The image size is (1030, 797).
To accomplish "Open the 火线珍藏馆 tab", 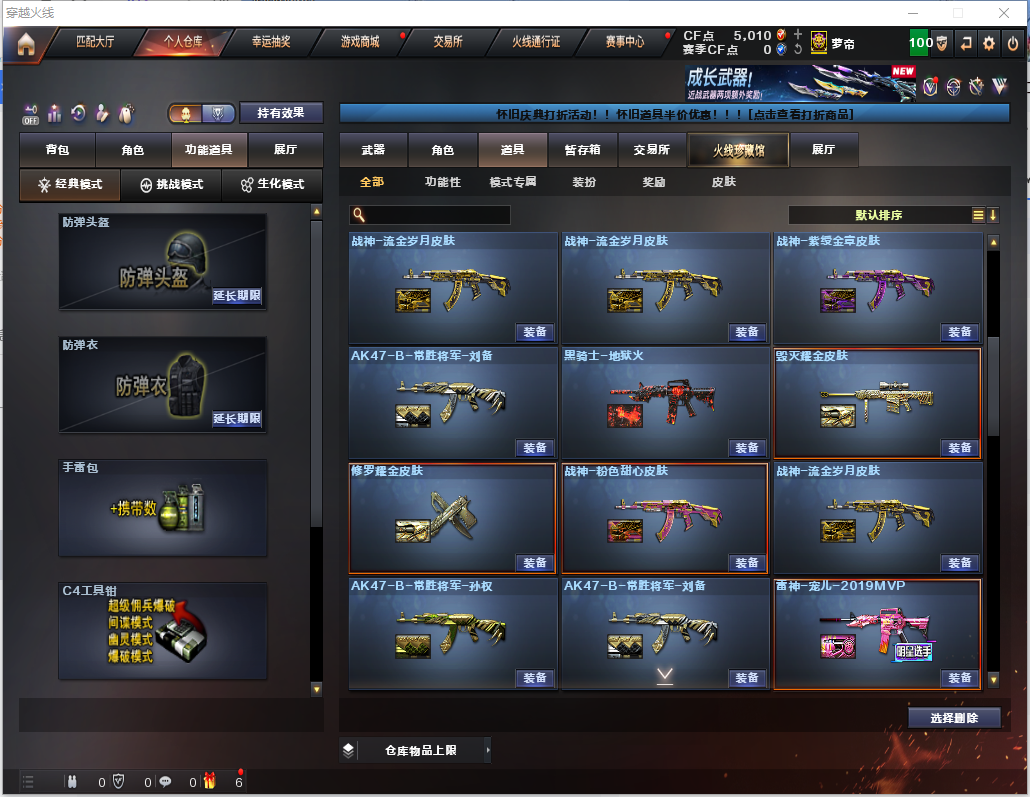I will pyautogui.click(x=738, y=150).
